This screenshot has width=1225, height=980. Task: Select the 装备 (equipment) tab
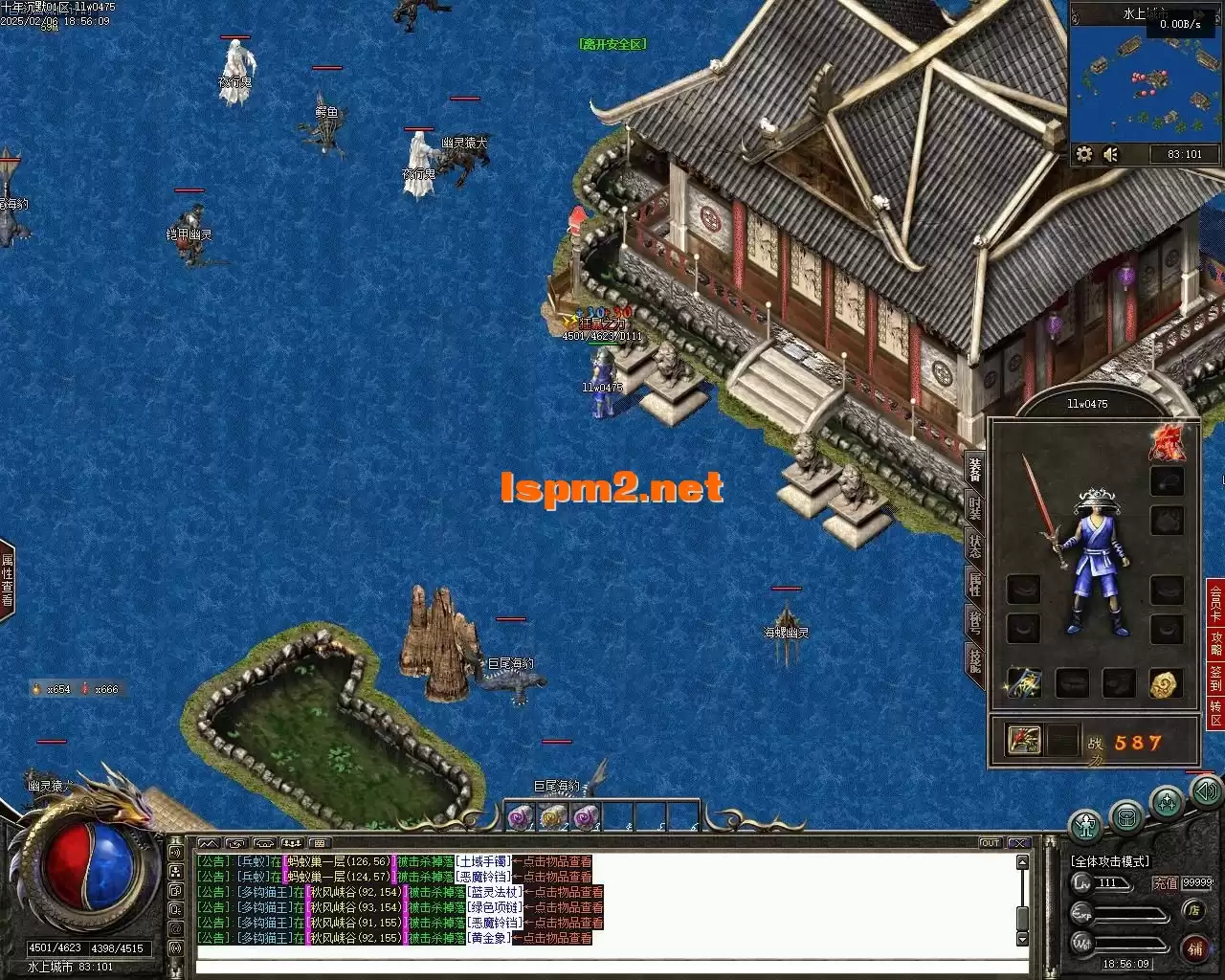pos(974,469)
